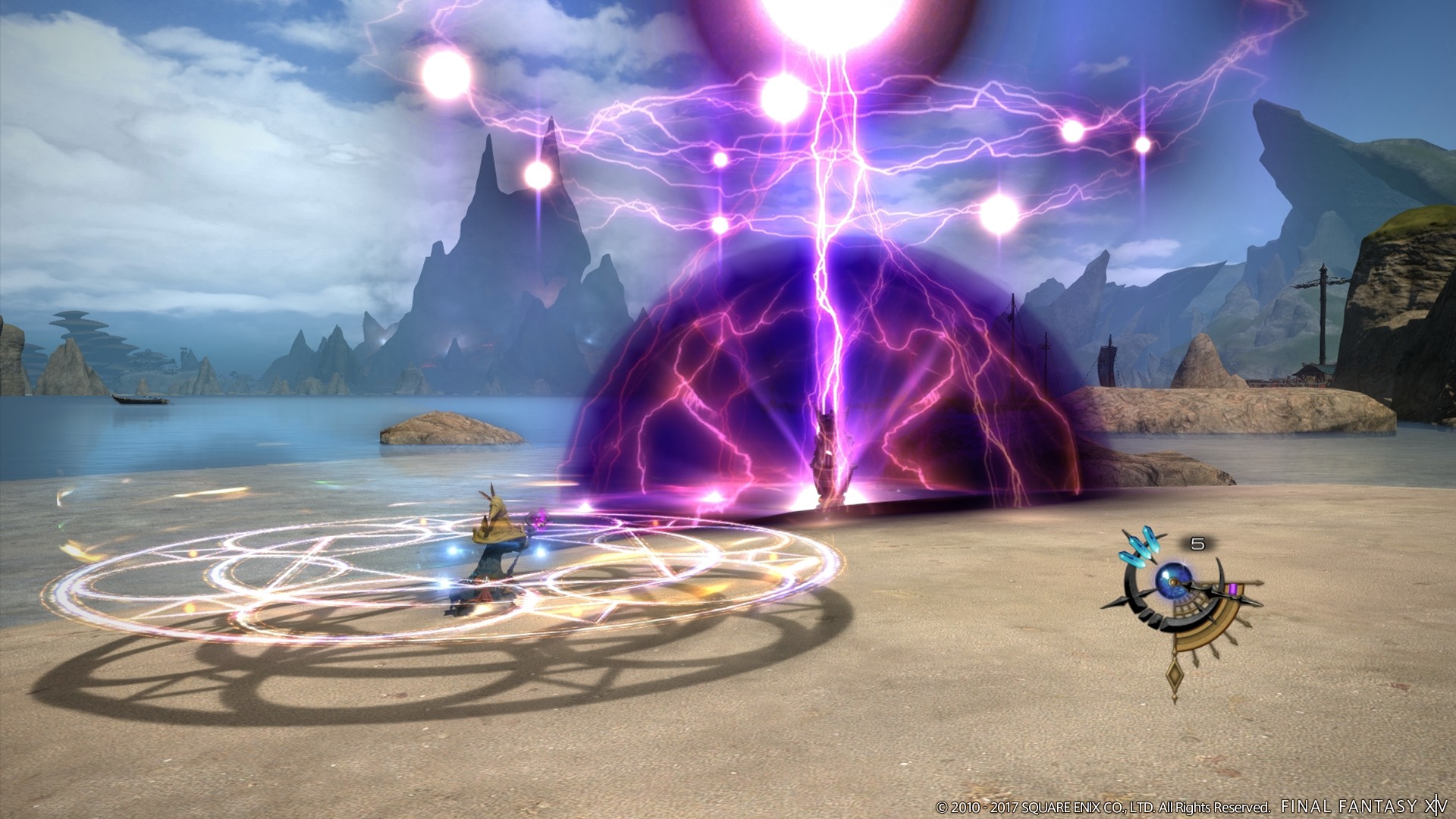
Task: Click the topmost aetherflow crystal
Action: (x=1150, y=538)
